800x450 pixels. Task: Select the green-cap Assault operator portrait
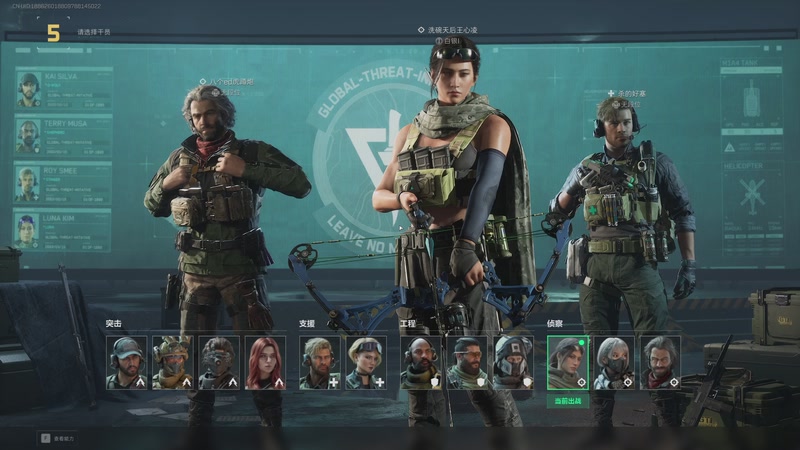pyautogui.click(x=126, y=362)
